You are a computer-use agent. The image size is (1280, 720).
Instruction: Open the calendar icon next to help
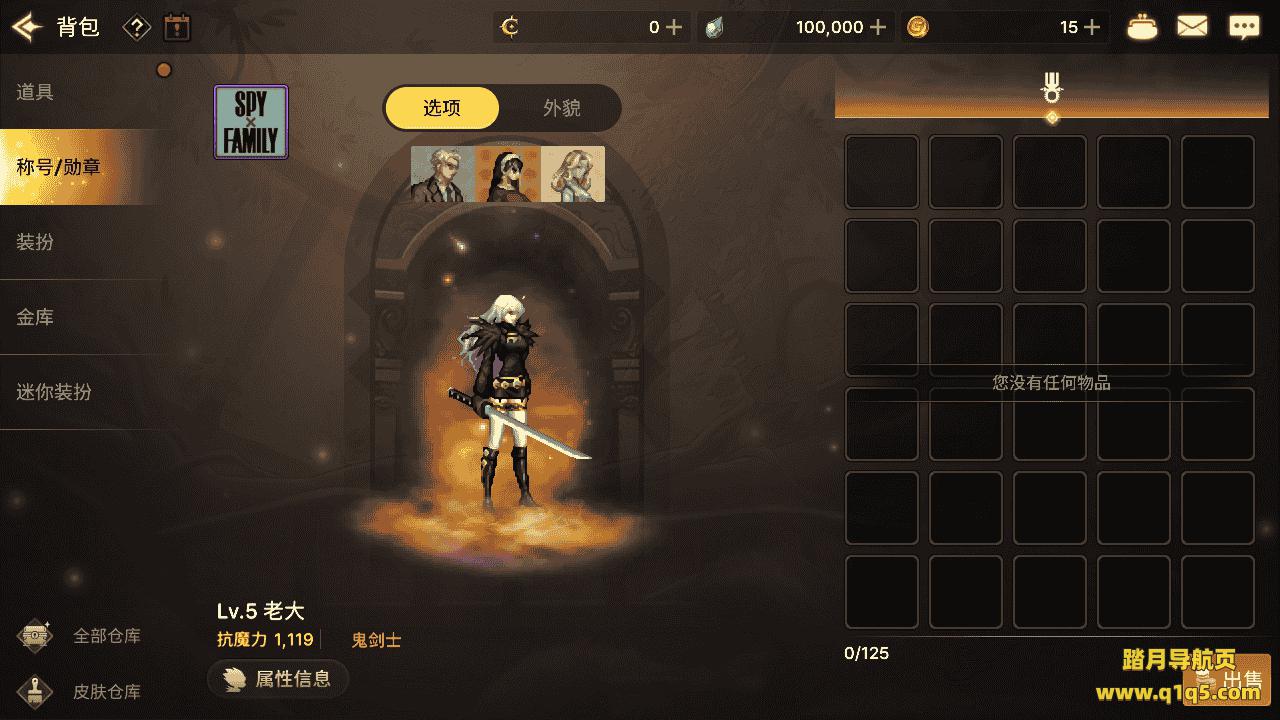pyautogui.click(x=177, y=27)
